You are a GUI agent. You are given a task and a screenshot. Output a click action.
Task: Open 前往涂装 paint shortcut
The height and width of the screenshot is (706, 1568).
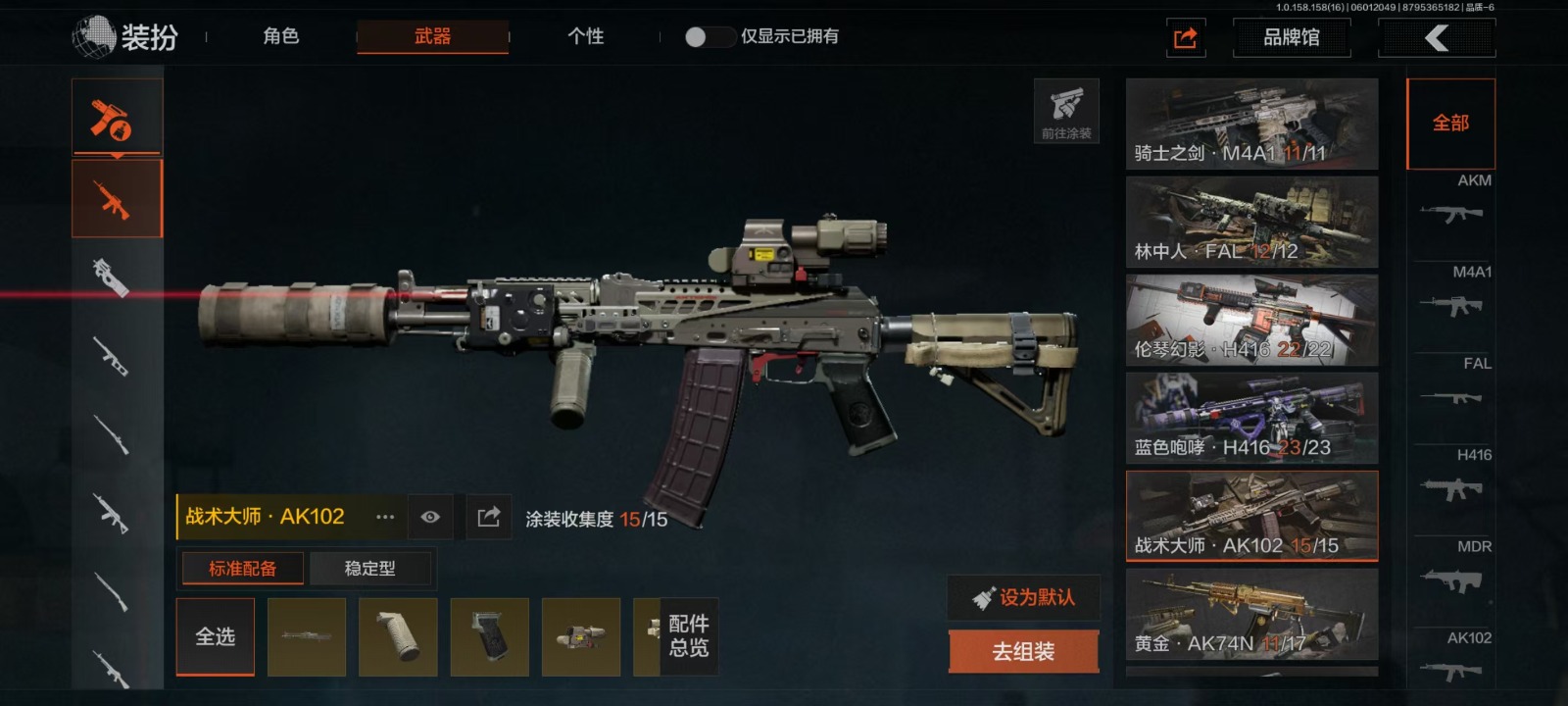tap(1066, 111)
